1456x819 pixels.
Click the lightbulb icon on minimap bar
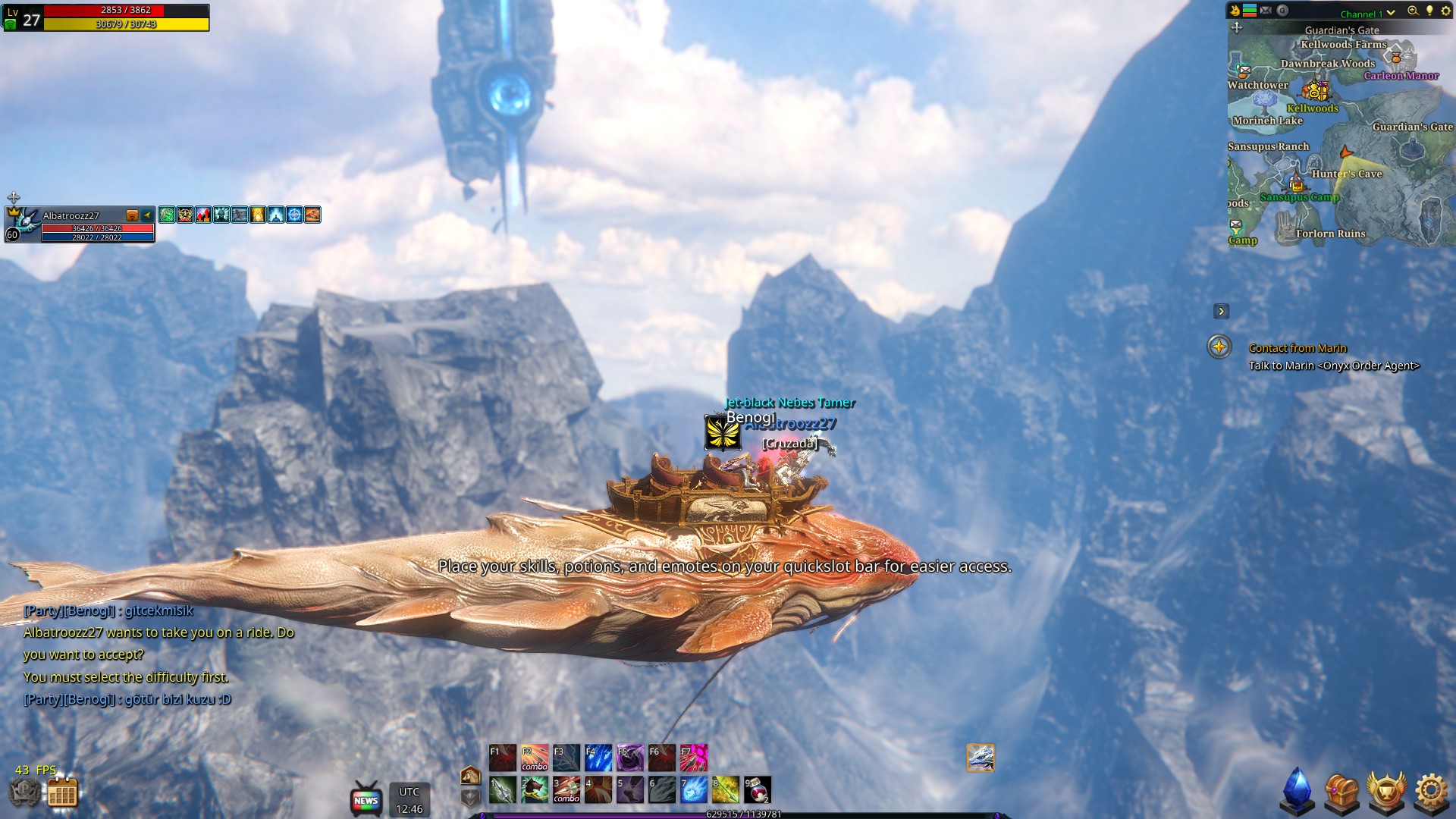(x=1429, y=12)
